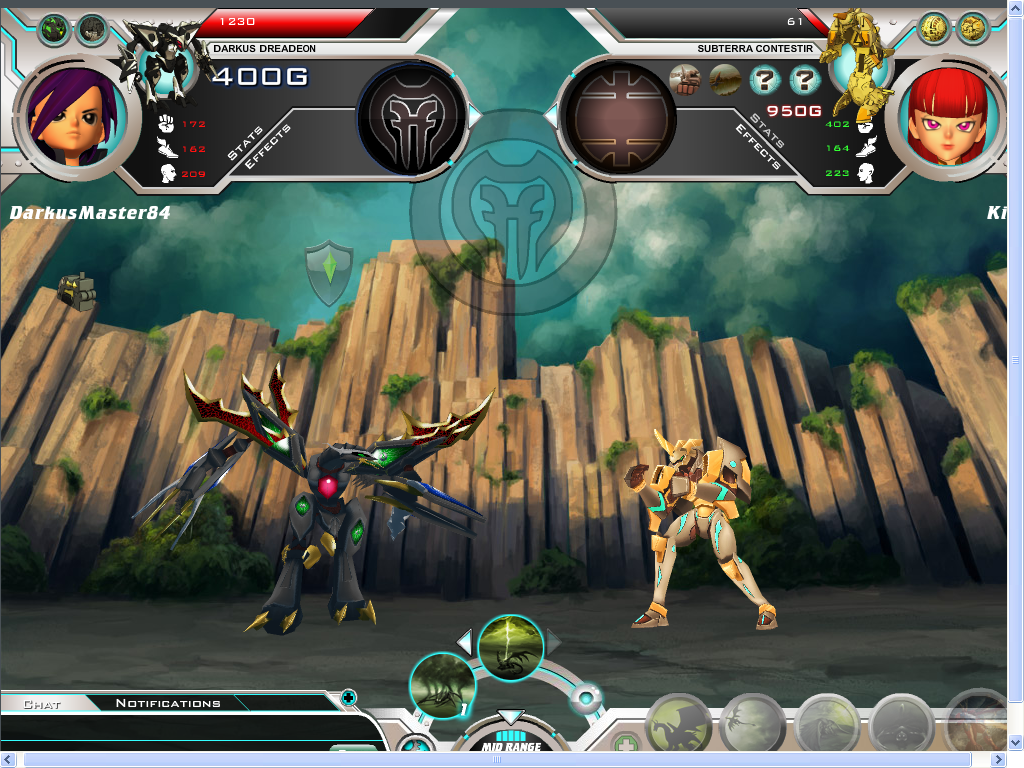Show Effects for Darkus Dreadeon
This screenshot has height=768, width=1024.
pyautogui.click(x=268, y=147)
